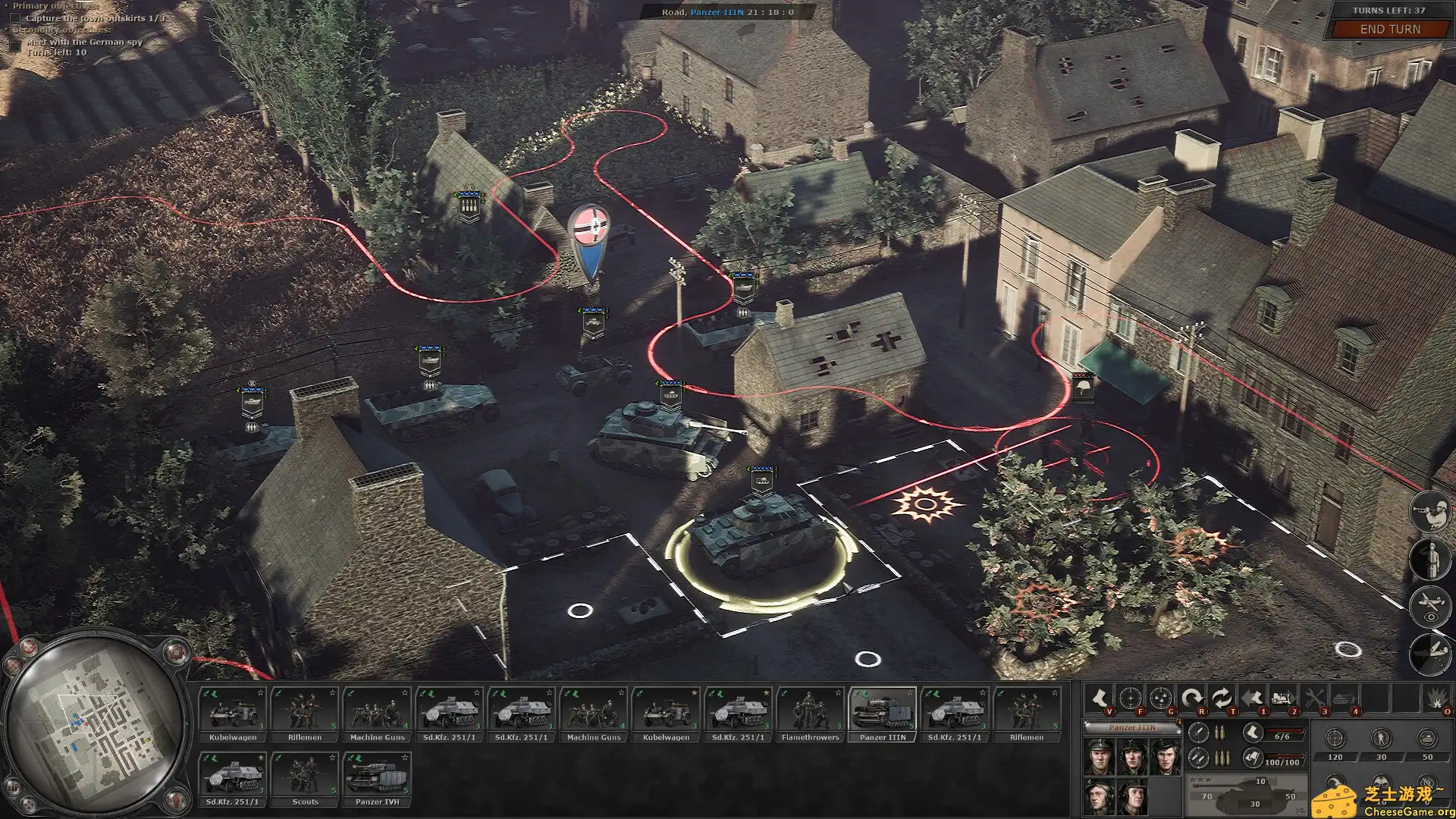Image resolution: width=1456 pixels, height=819 pixels.
Task: Sound the bugler rally icon
Action: [x=1430, y=511]
